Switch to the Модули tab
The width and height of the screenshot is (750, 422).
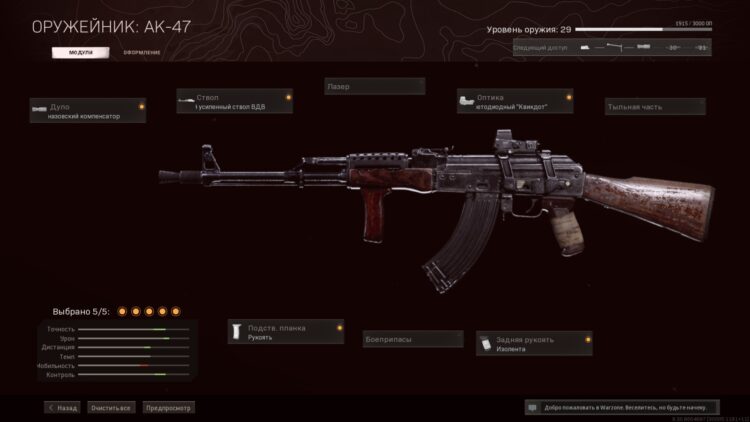[84, 51]
